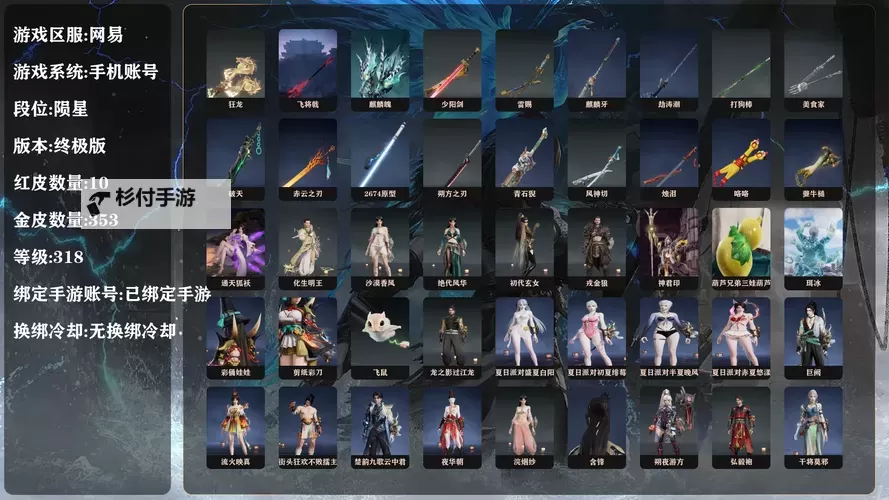Viewport: 889px width, 500px height.
Task: Open the 麒麟魄 weapon skin
Action: click(379, 68)
